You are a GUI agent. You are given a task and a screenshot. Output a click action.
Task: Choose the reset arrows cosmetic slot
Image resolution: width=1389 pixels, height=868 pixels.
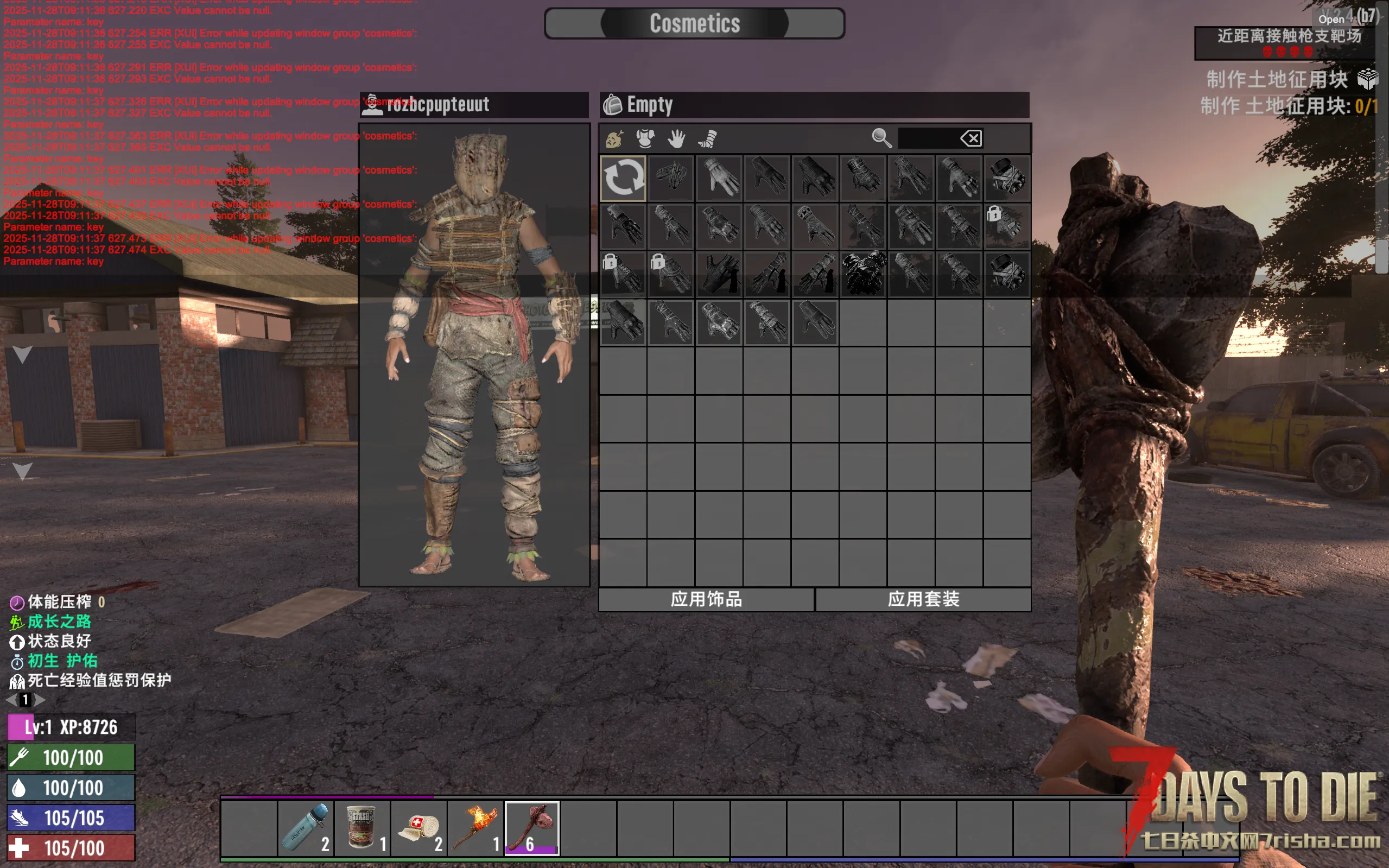coord(623,178)
